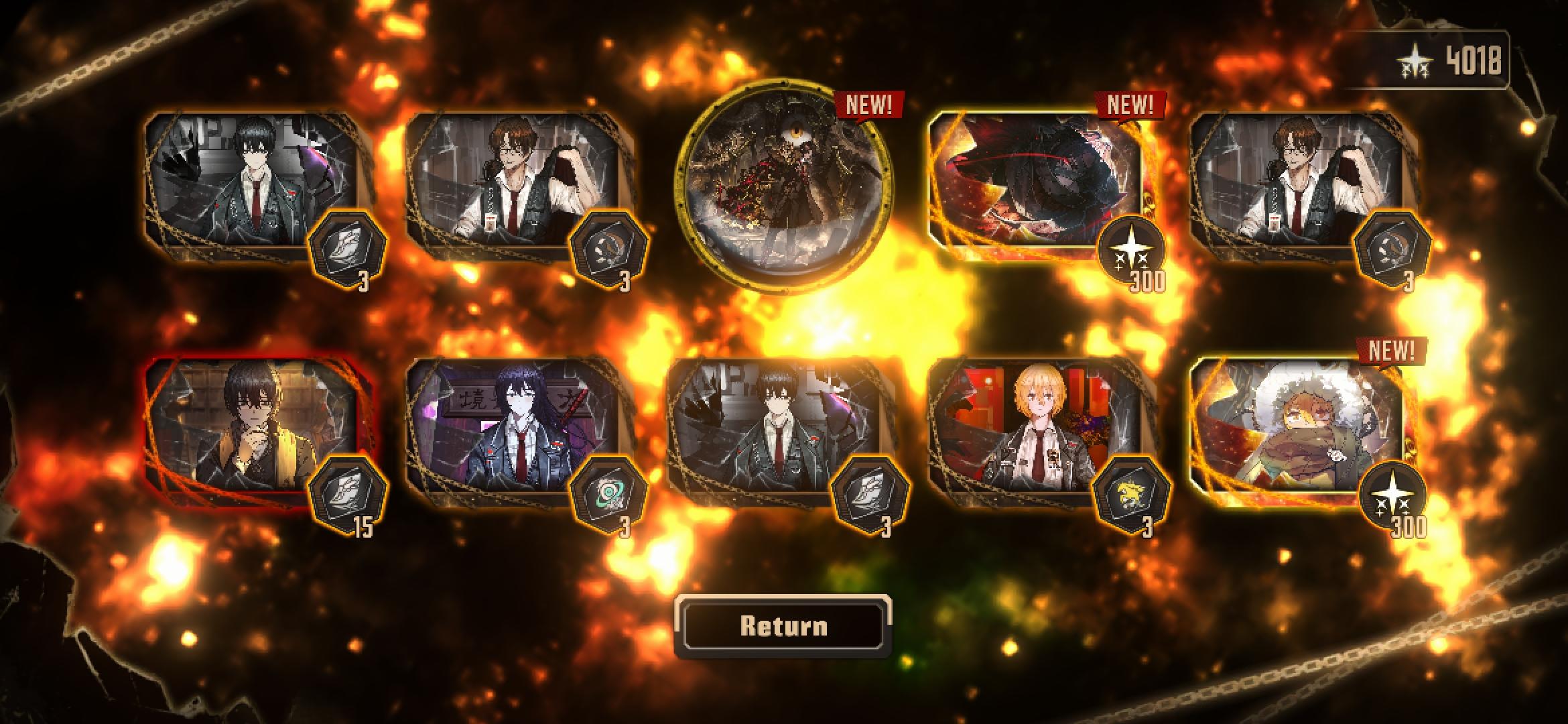Click the NEW! banner on the circular card

[x=869, y=104]
